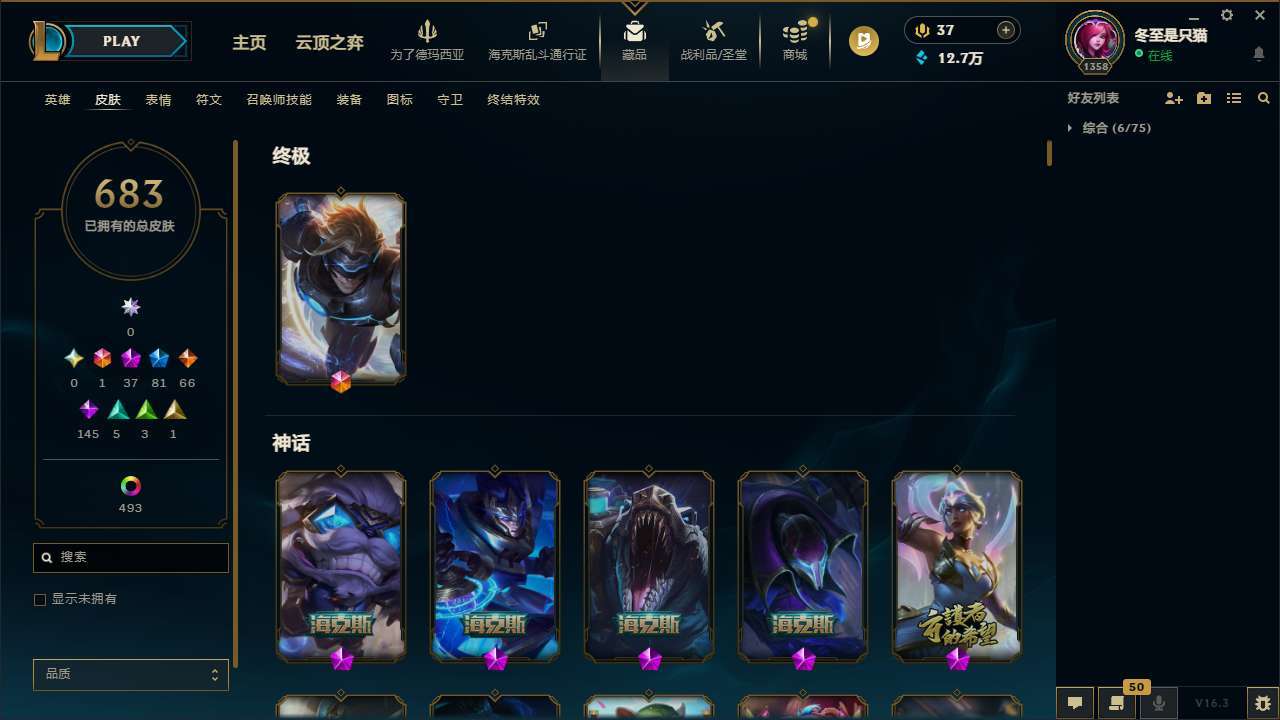Select 云顶之弈 in the top menu
Viewport: 1280px width, 720px height.
pyautogui.click(x=329, y=44)
